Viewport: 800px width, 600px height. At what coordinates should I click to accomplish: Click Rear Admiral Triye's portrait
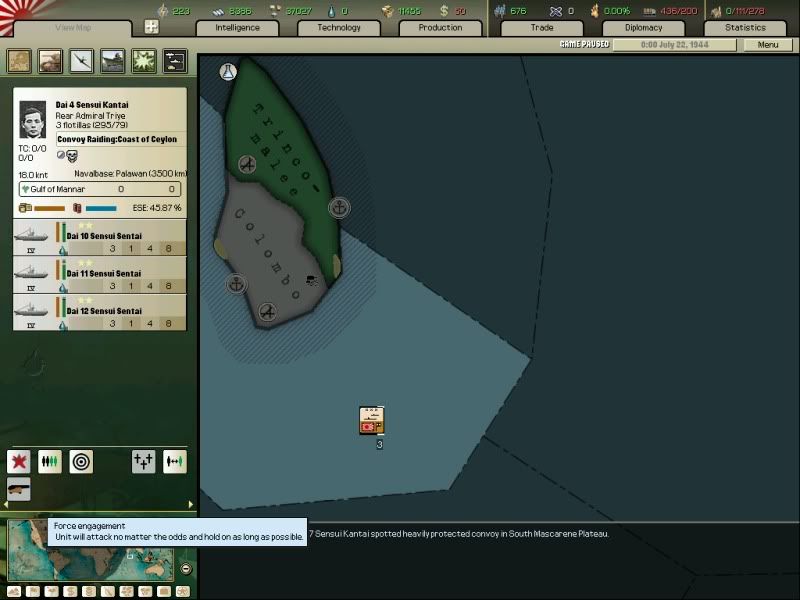33,120
